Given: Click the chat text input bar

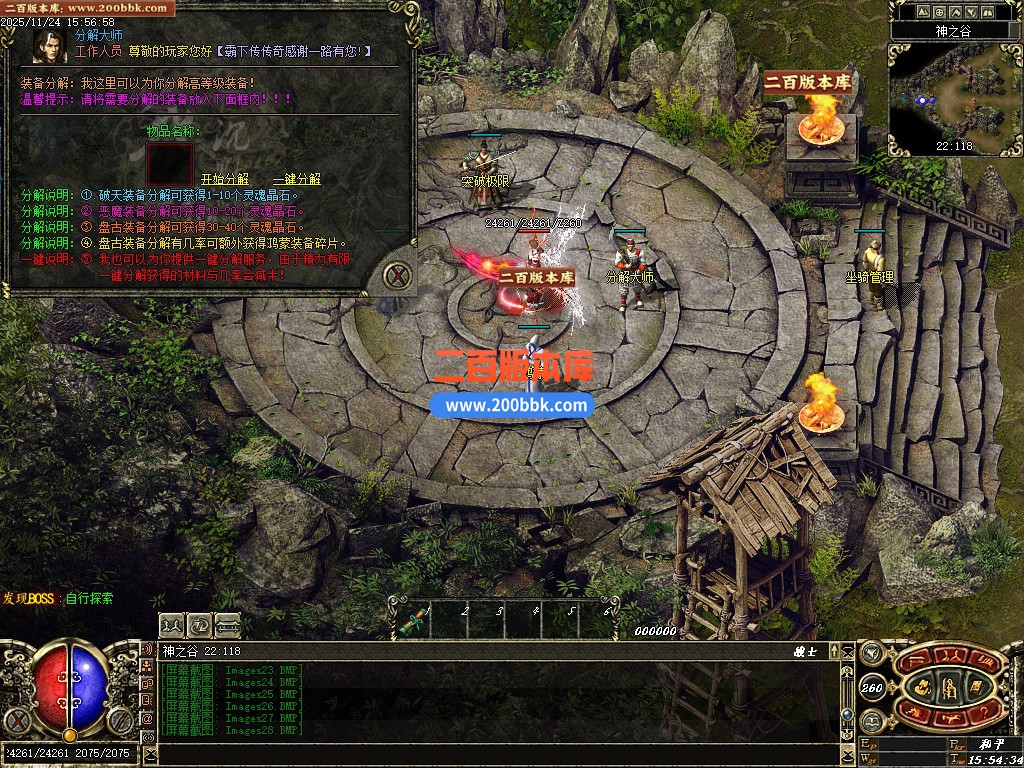Looking at the screenshot, I should (500, 752).
